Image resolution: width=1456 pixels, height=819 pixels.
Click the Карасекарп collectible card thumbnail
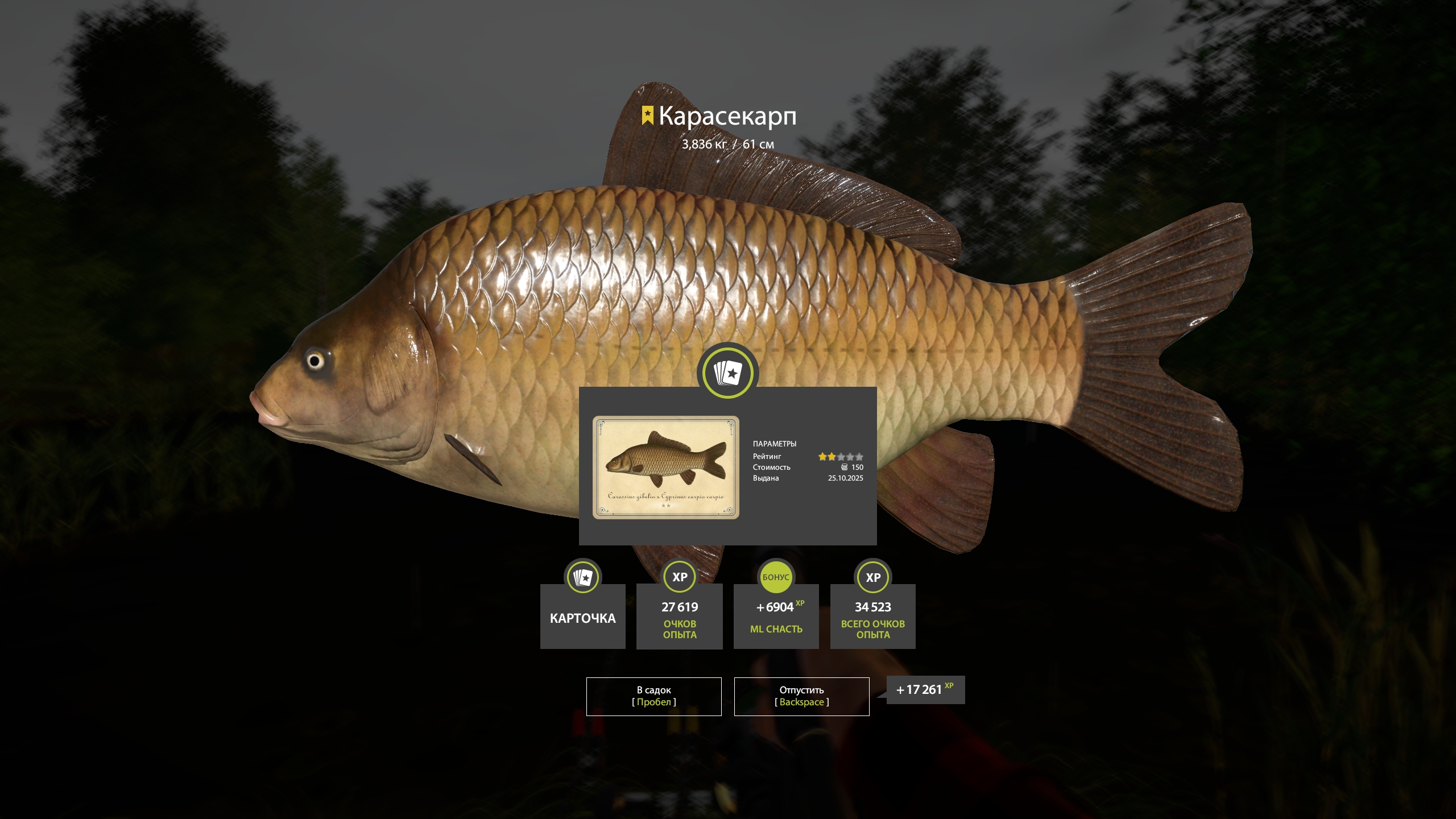665,467
